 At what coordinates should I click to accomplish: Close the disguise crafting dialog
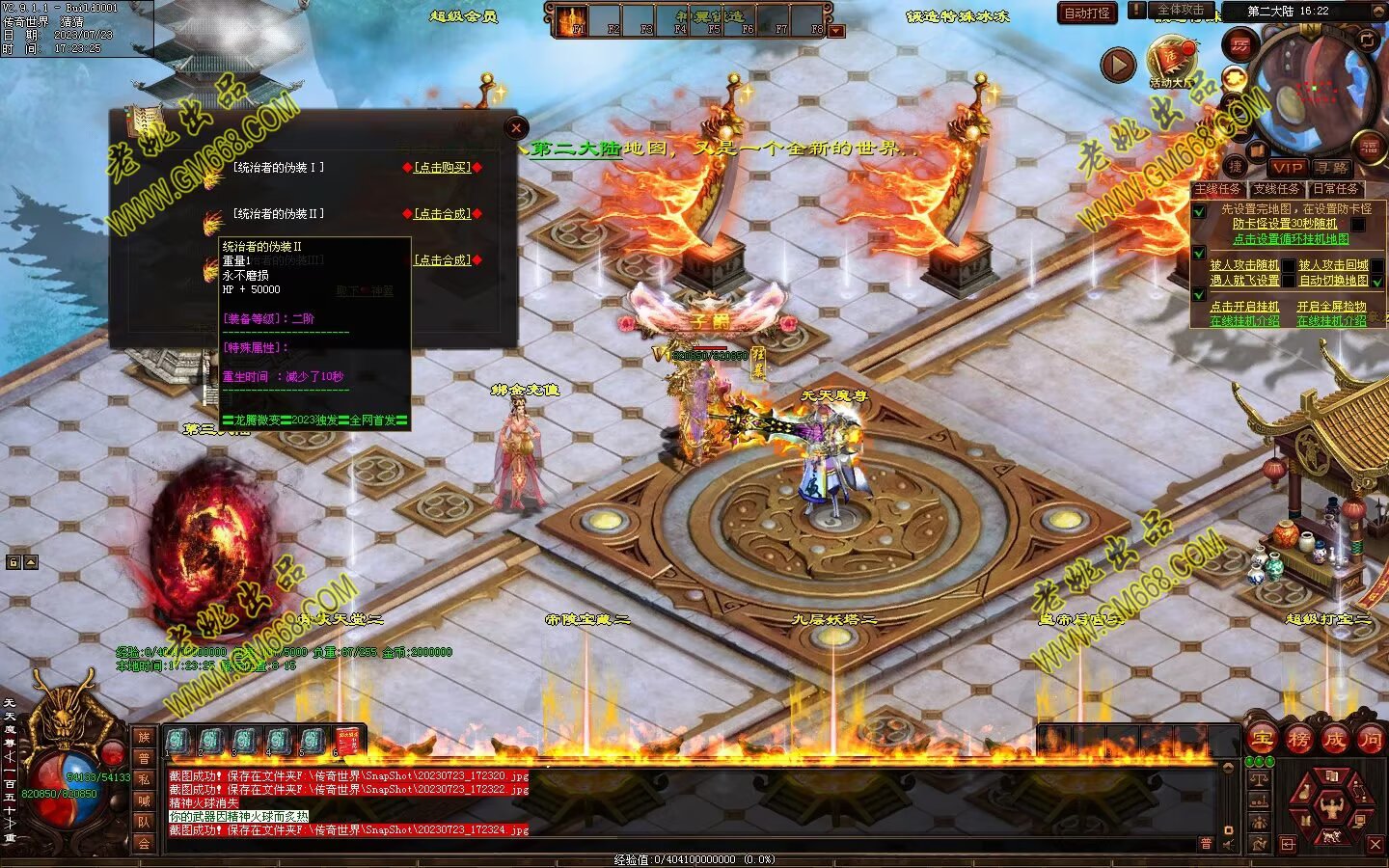tap(516, 127)
